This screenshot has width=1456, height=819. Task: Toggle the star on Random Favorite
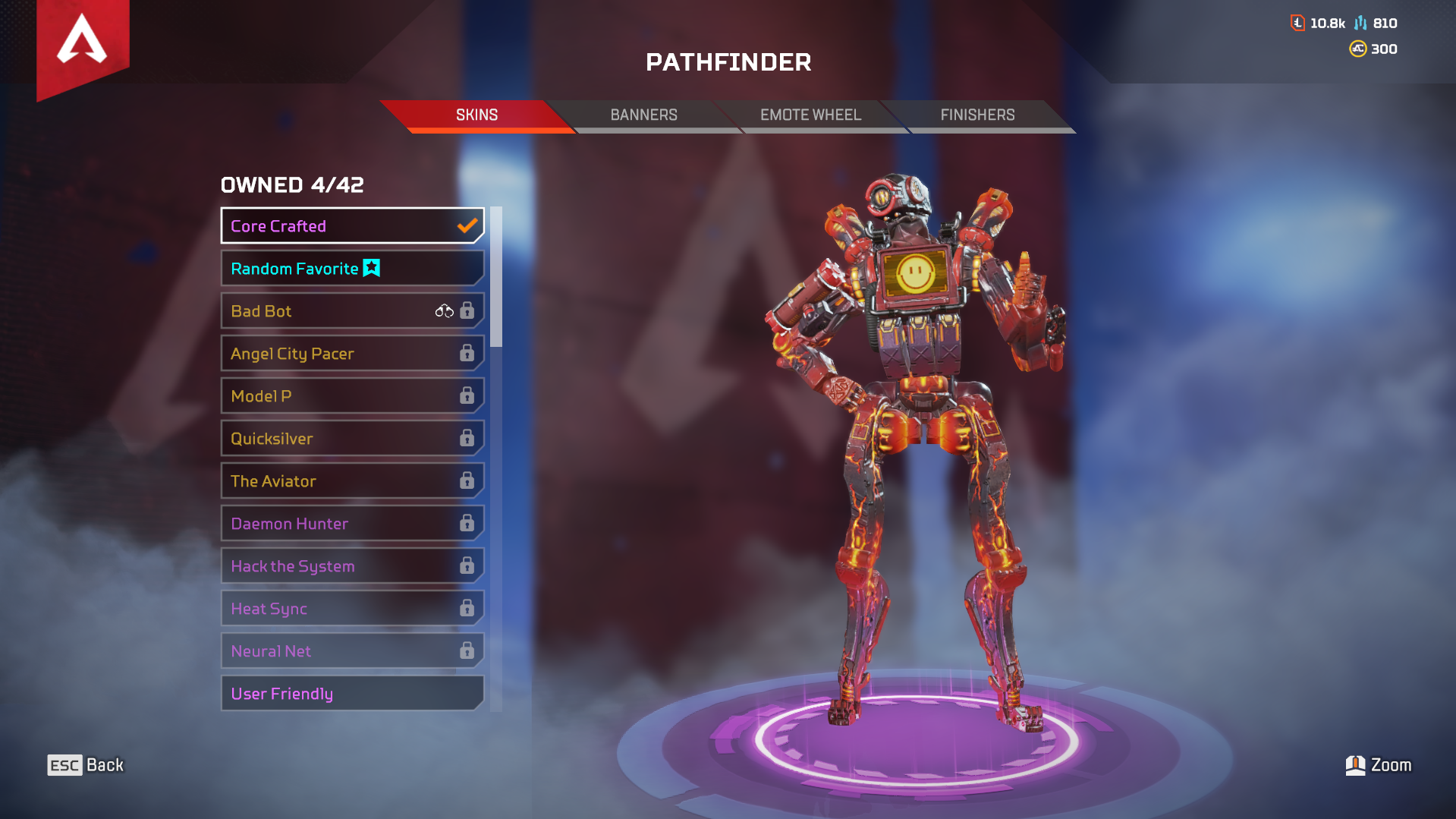coord(371,268)
